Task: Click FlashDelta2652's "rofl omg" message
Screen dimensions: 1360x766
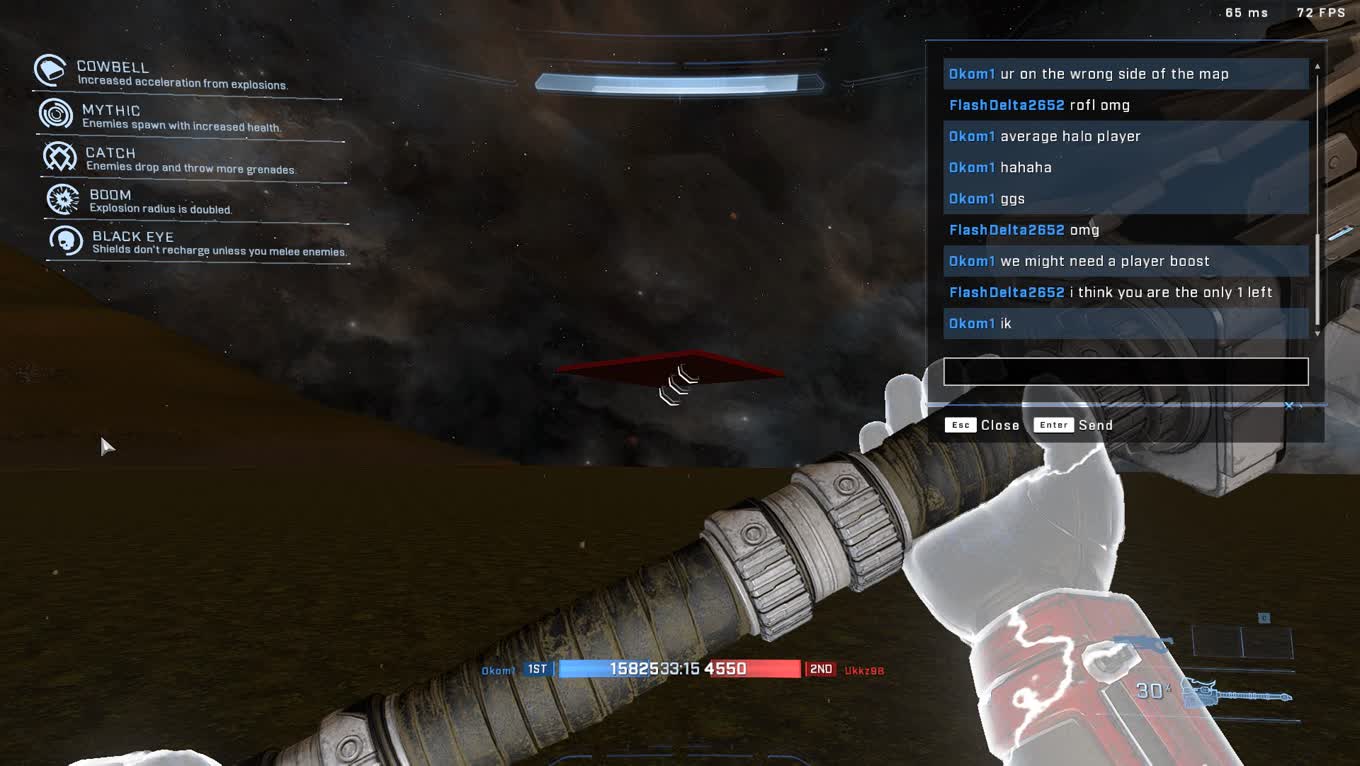Action: coord(1125,105)
